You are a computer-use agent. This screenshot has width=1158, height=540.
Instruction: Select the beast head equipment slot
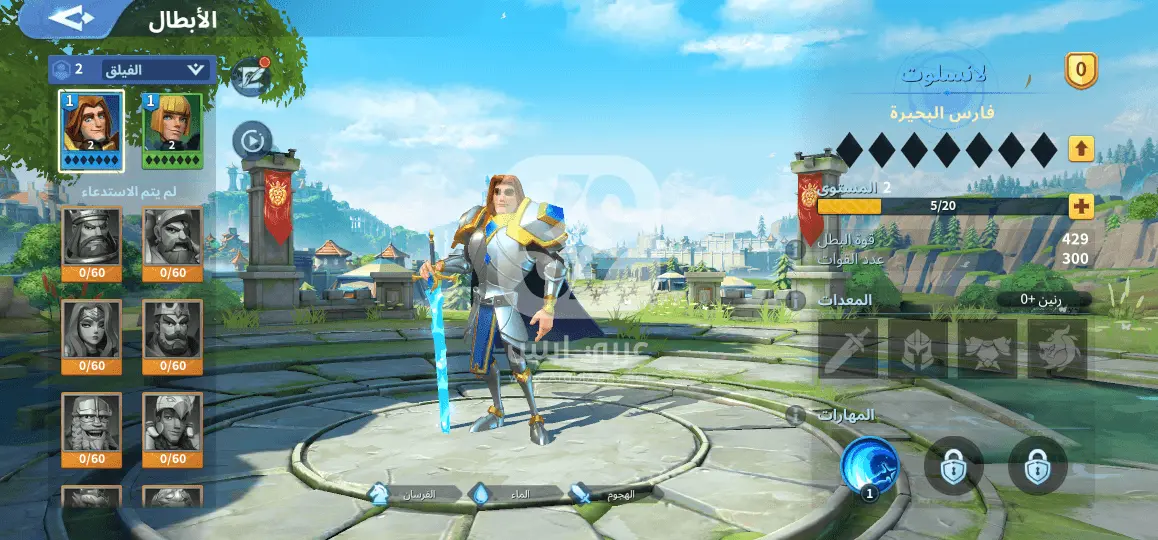pyautogui.click(x=1057, y=348)
